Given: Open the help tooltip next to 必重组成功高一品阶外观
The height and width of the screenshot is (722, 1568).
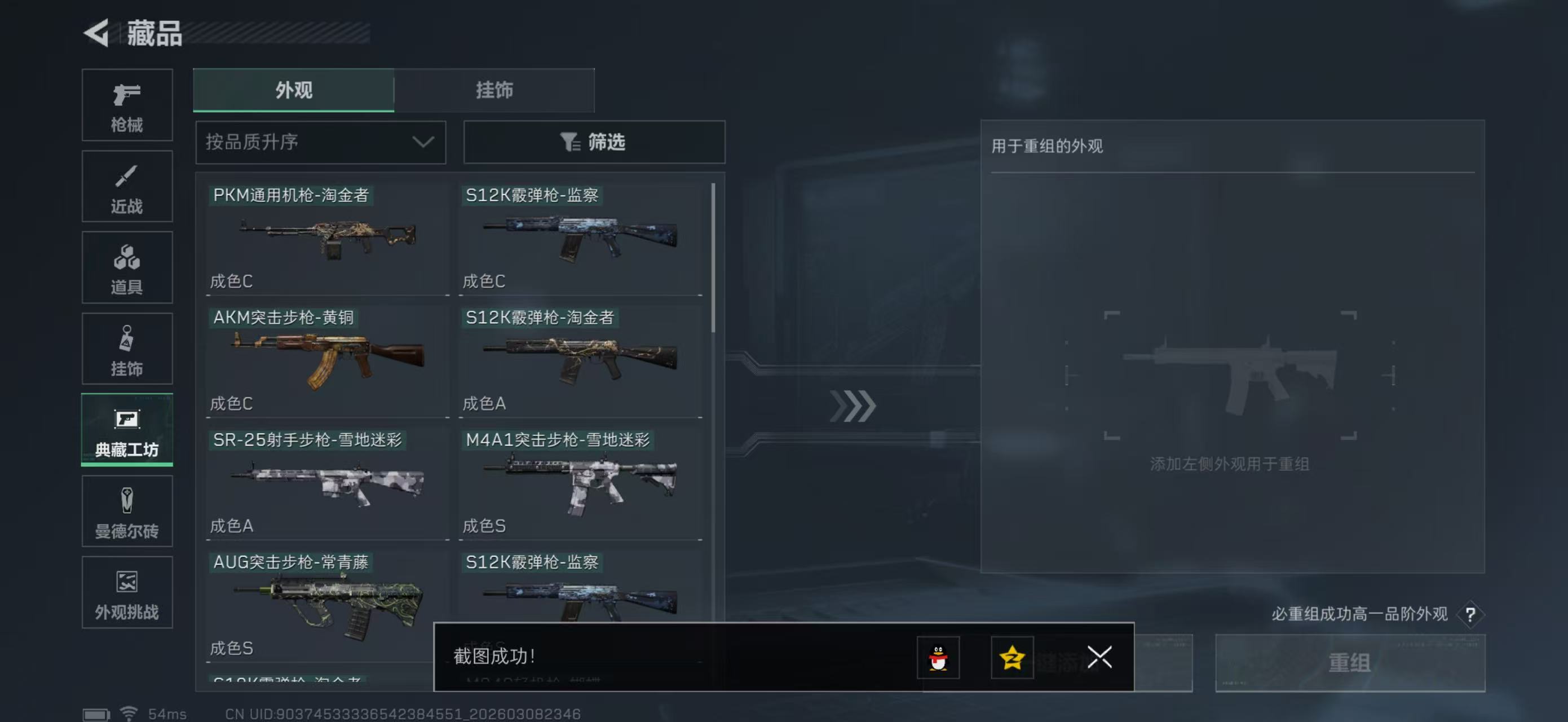Looking at the screenshot, I should (1473, 614).
